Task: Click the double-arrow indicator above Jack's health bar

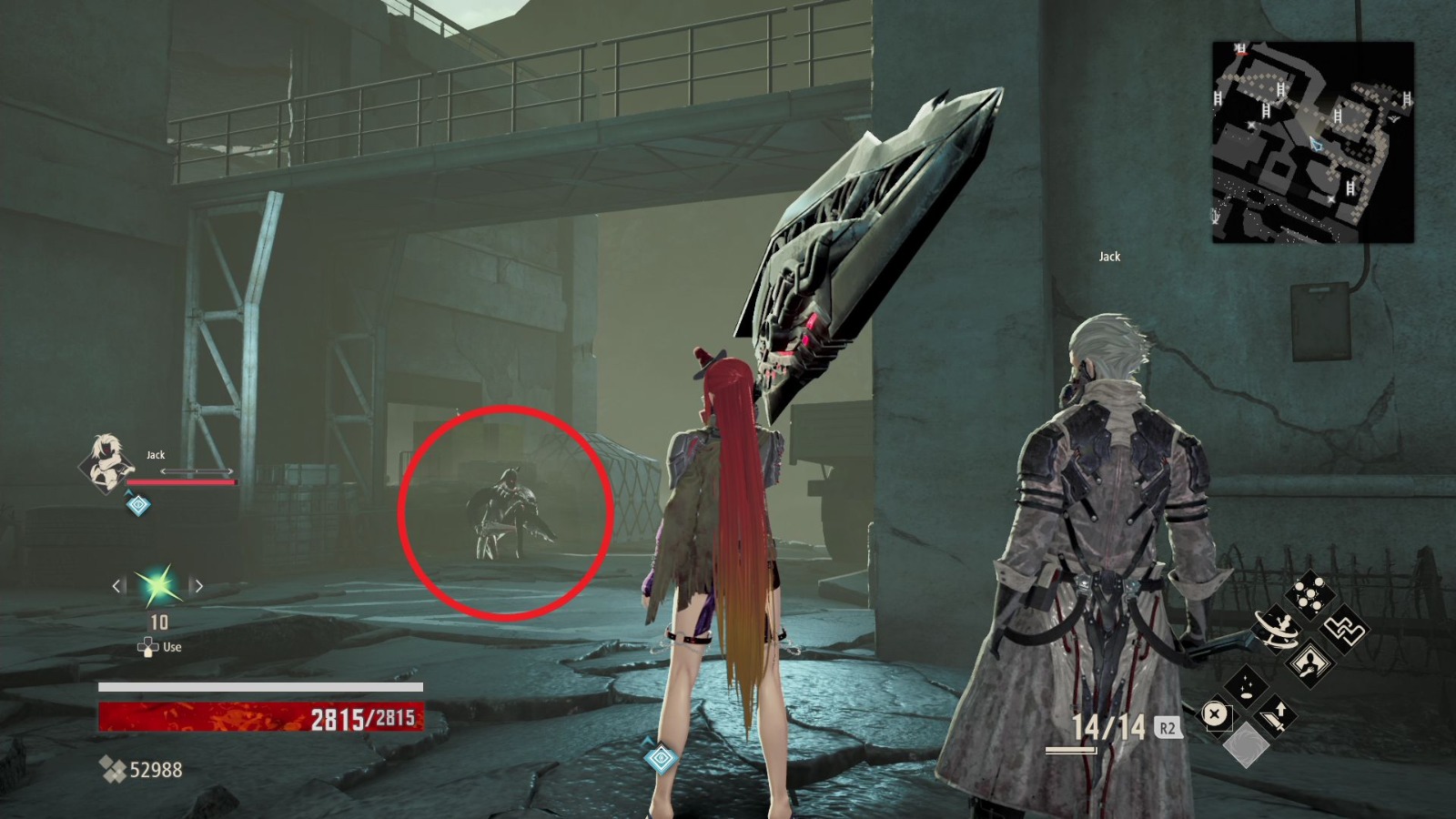Action: coord(197,470)
